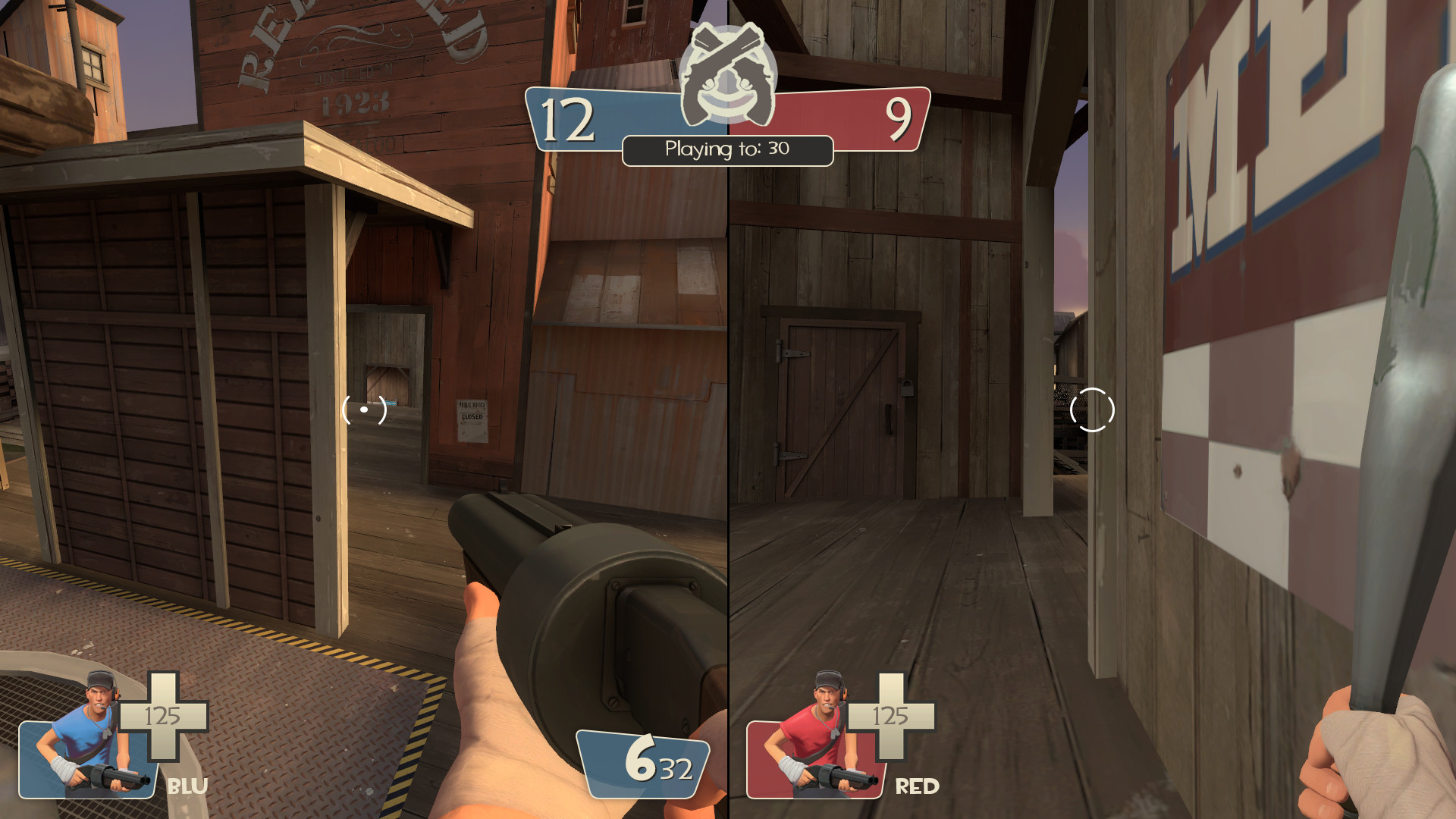Select the RED Scout portrait
1456x819 pixels.
coord(811,739)
